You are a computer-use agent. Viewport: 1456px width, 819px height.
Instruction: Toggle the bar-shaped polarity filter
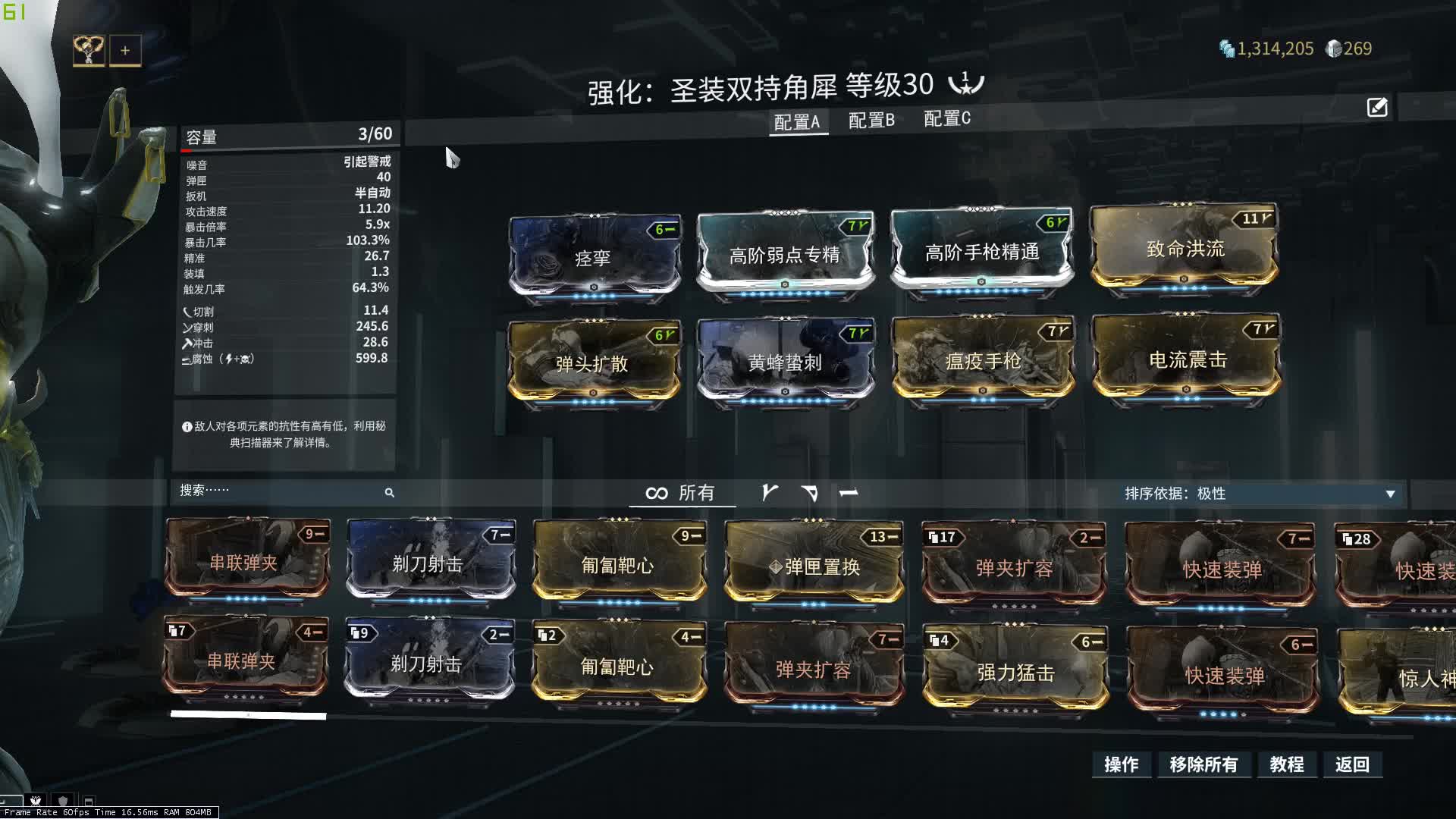click(x=849, y=493)
